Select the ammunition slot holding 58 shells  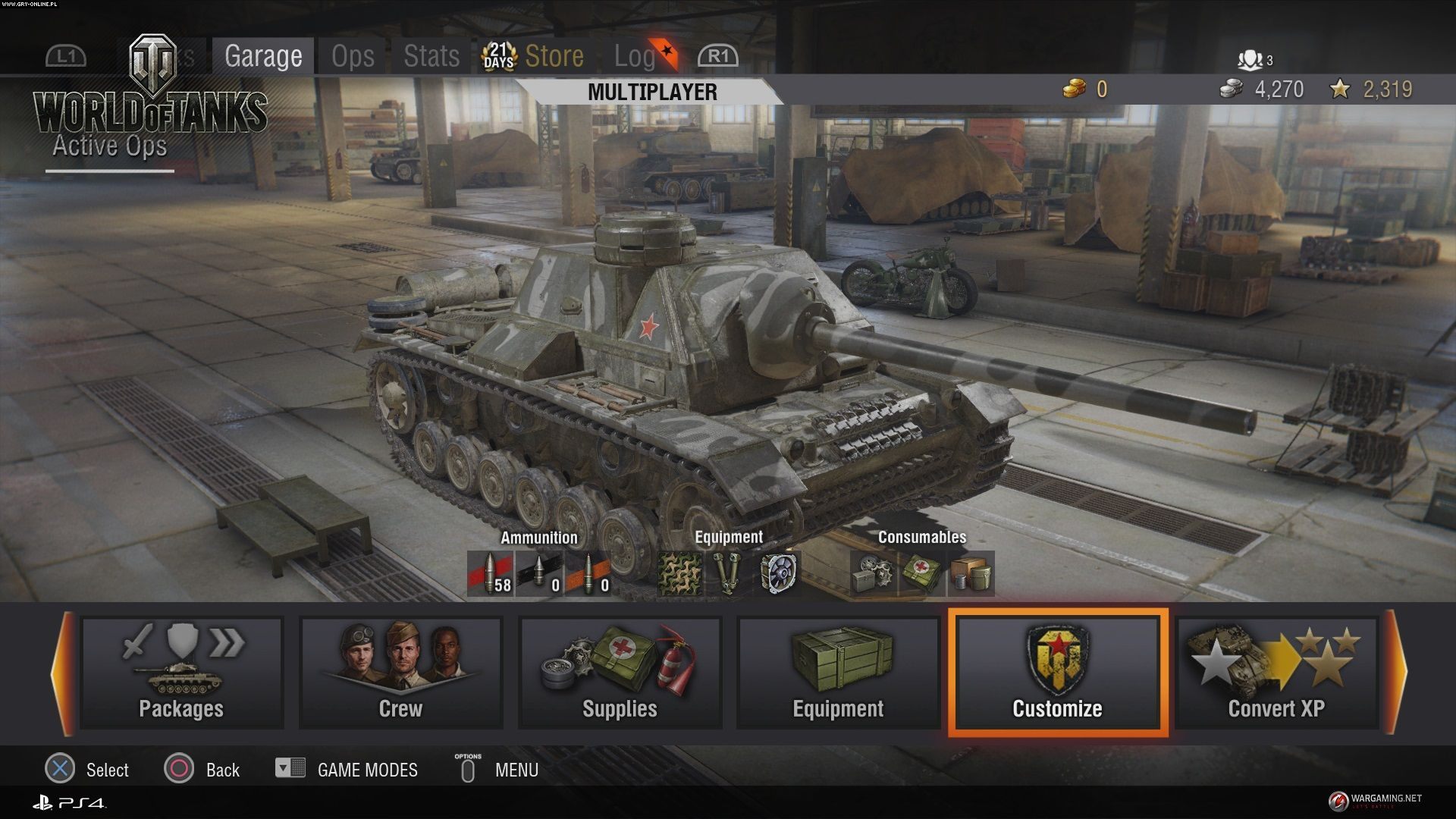coord(490,574)
